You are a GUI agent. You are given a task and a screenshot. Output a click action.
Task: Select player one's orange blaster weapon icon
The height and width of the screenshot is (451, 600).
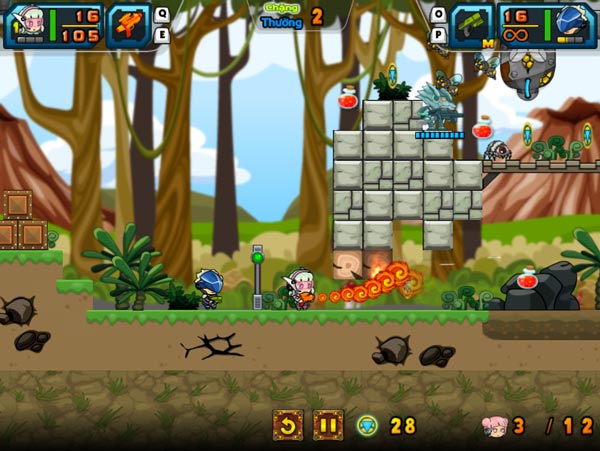128,24
